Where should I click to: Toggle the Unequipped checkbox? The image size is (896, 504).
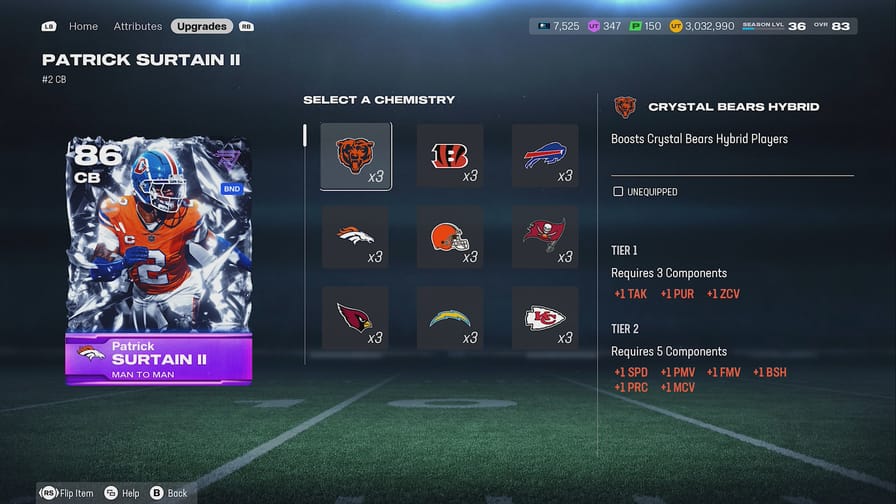[618, 191]
